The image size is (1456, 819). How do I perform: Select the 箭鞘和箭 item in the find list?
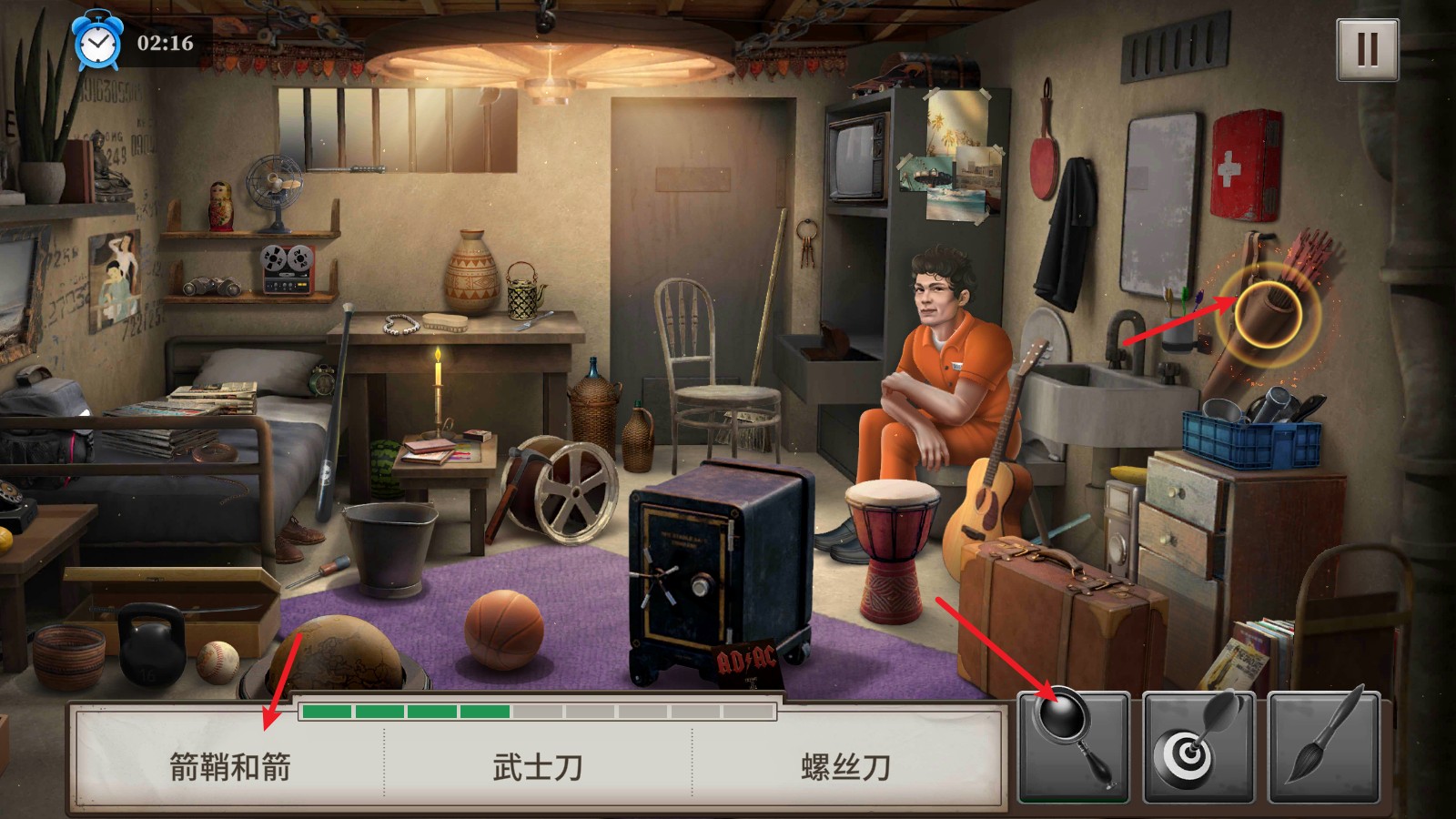tap(230, 767)
